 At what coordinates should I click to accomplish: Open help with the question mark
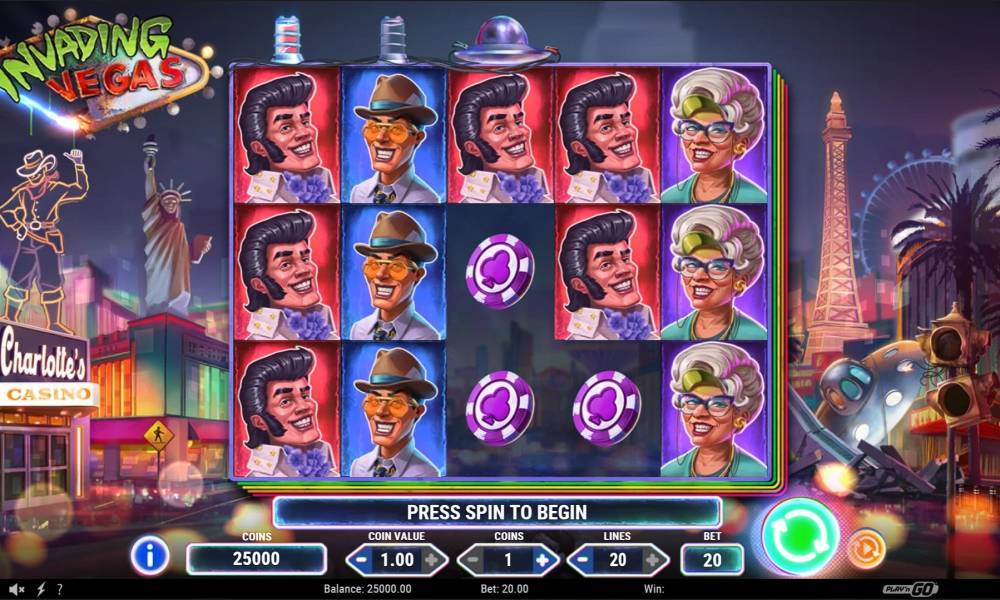[x=60, y=590]
